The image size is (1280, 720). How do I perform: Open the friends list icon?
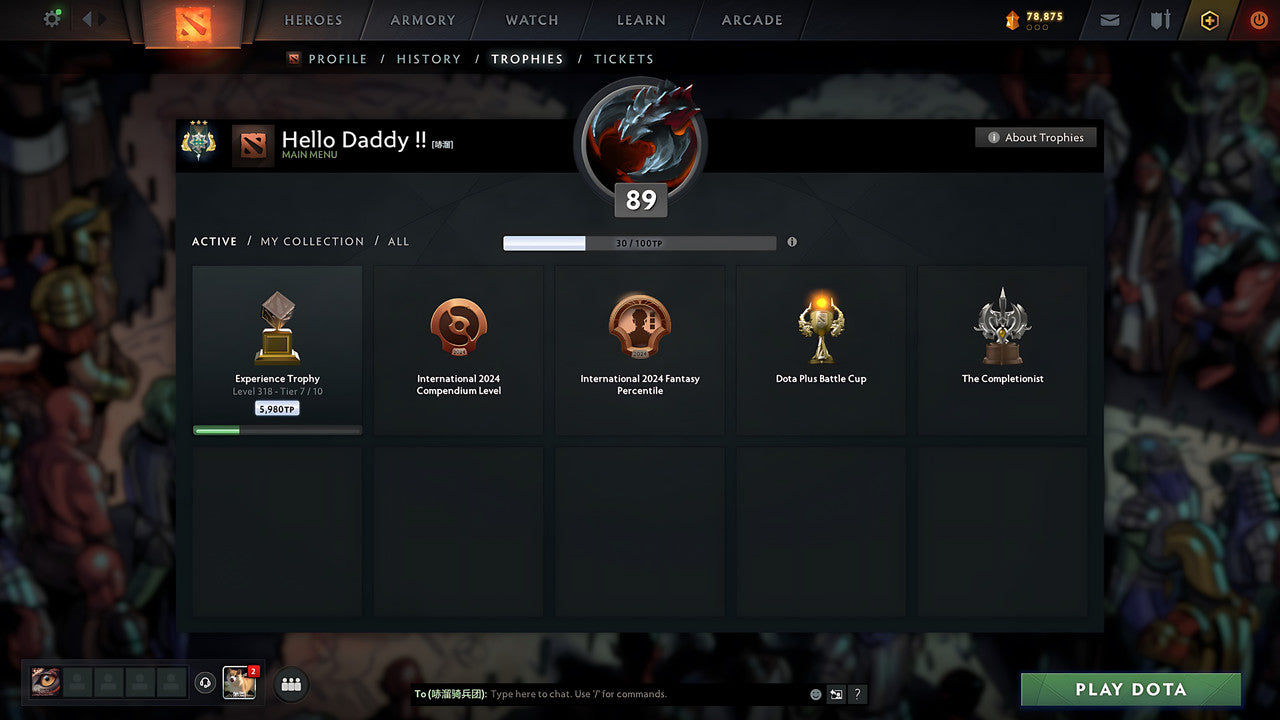(x=290, y=683)
